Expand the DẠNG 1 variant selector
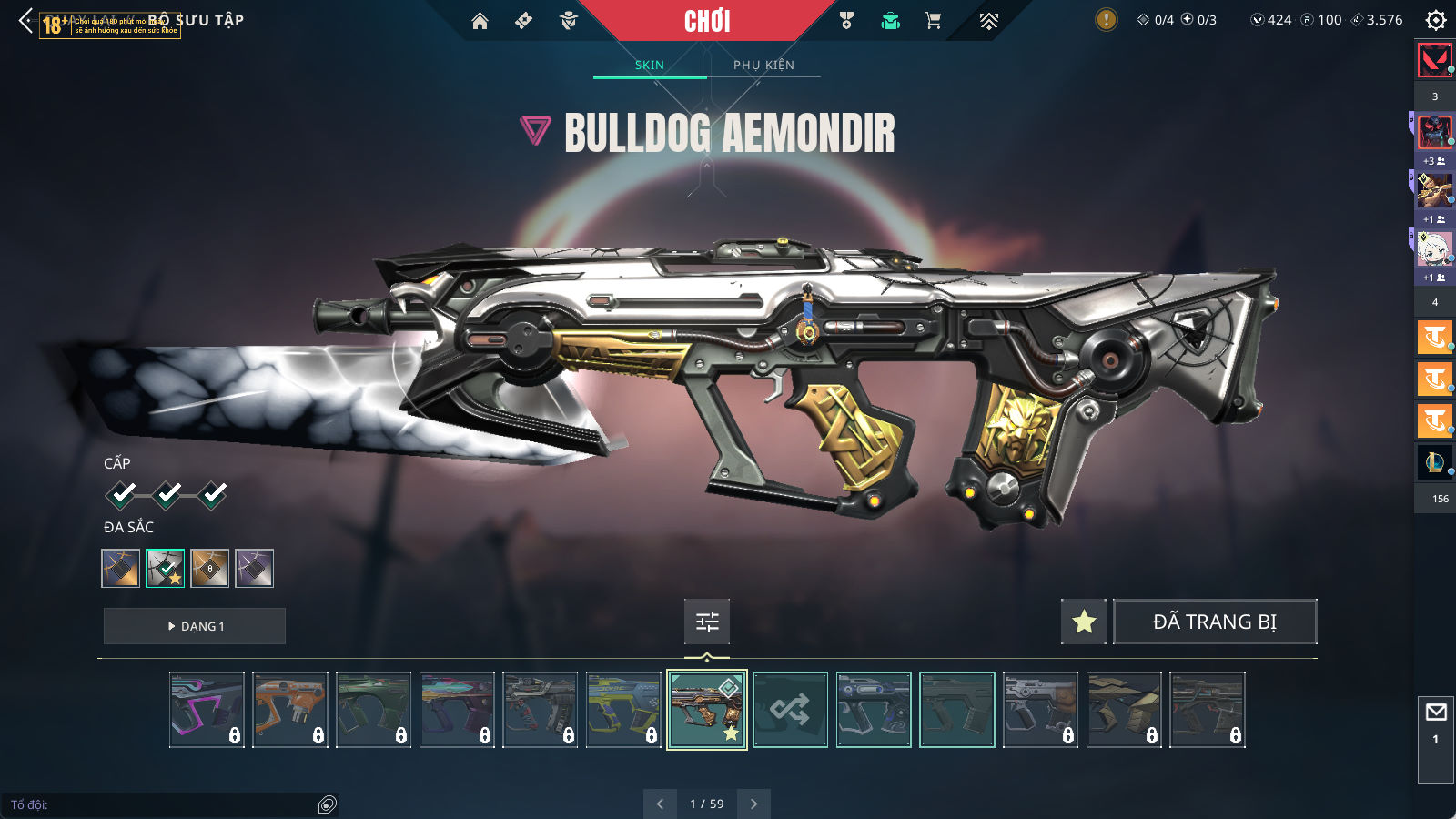 195,626
